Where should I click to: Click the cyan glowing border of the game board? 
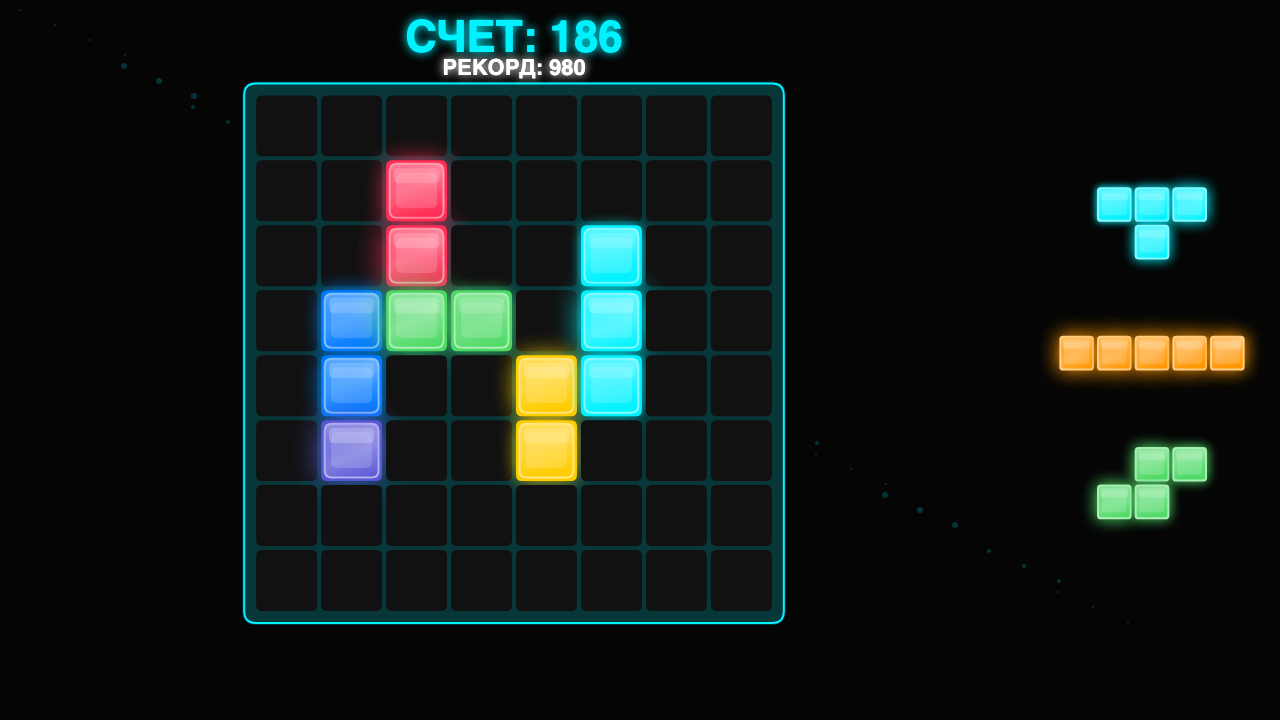tap(514, 86)
